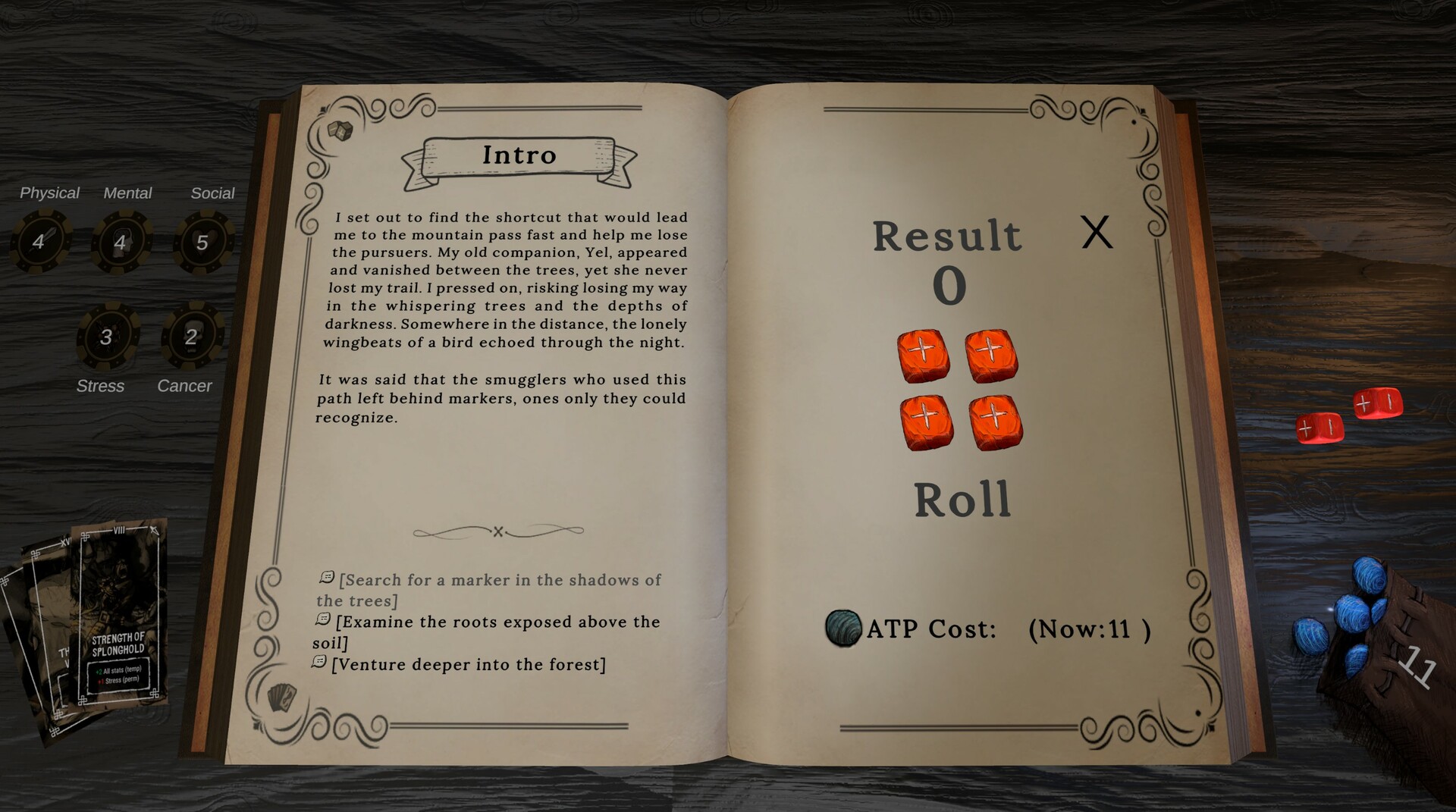This screenshot has width=1456, height=812.
Task: Deselect the top-right orange plus die
Action: pos(992,356)
